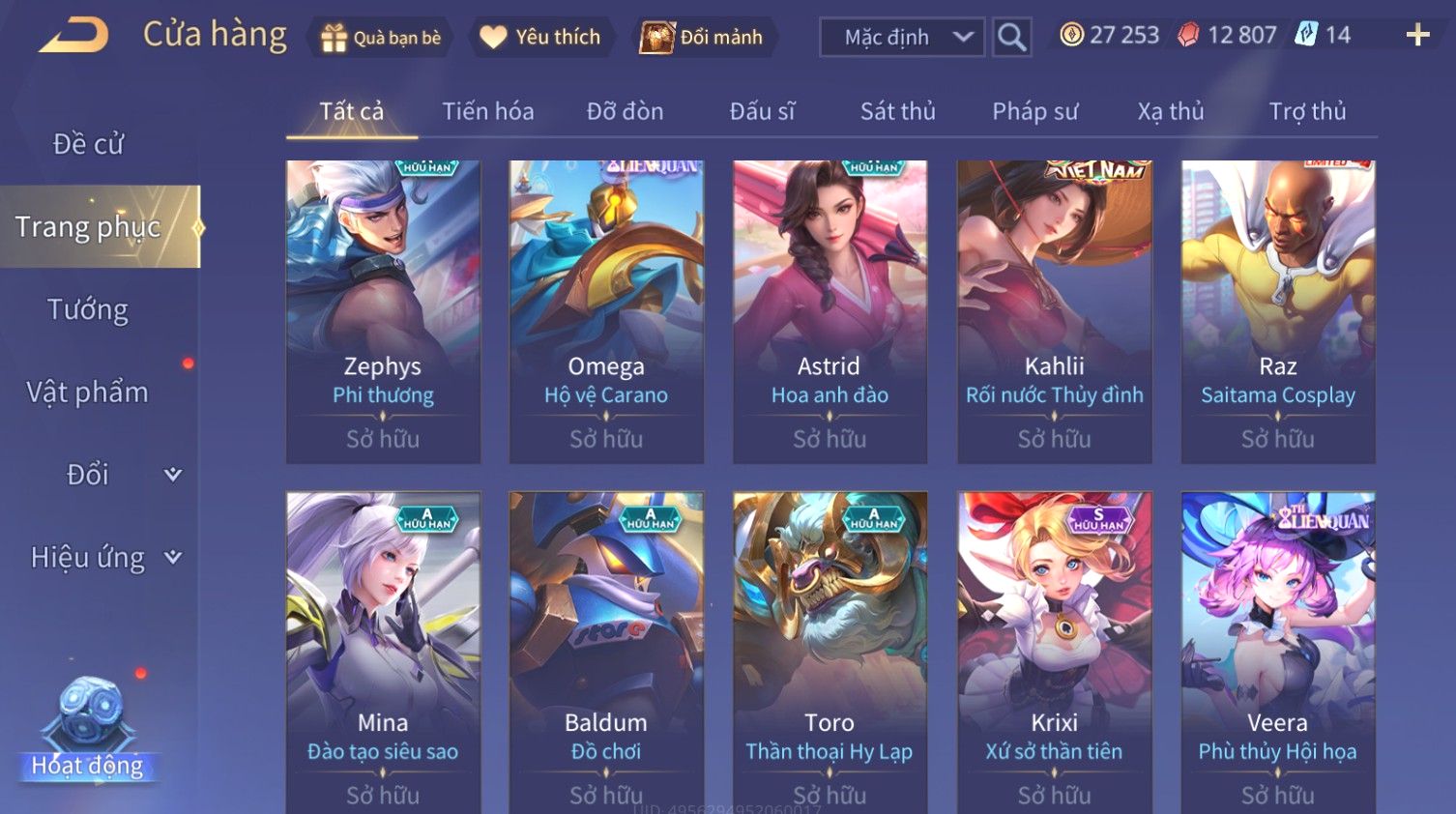This screenshot has height=814, width=1456.
Task: Select the Pháp sư tab
Action: [x=1034, y=111]
